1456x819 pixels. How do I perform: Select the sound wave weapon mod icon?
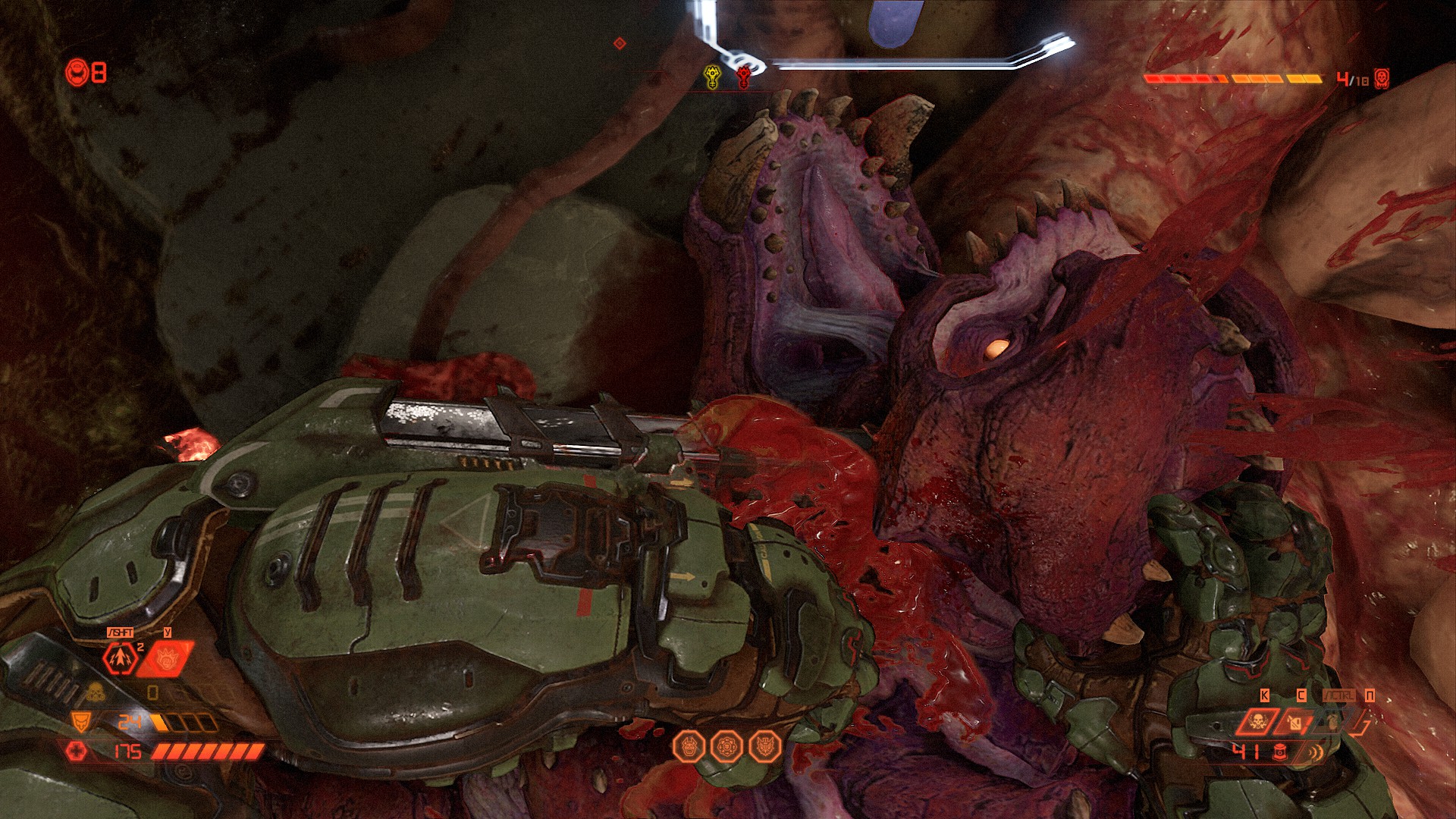coord(1314,752)
